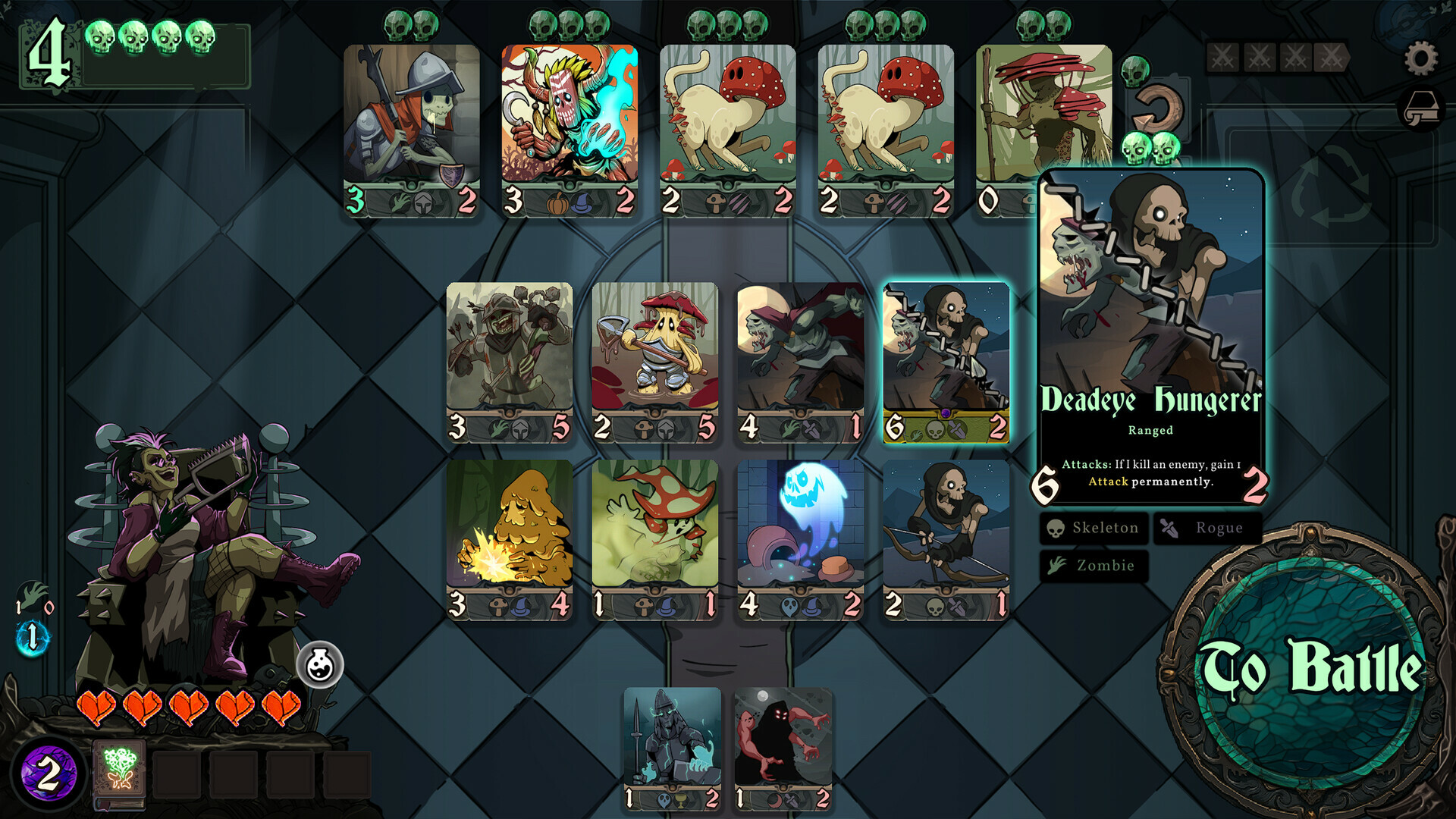Click the ghost jar card
Viewport: 1456px width, 819px height.
802,531
